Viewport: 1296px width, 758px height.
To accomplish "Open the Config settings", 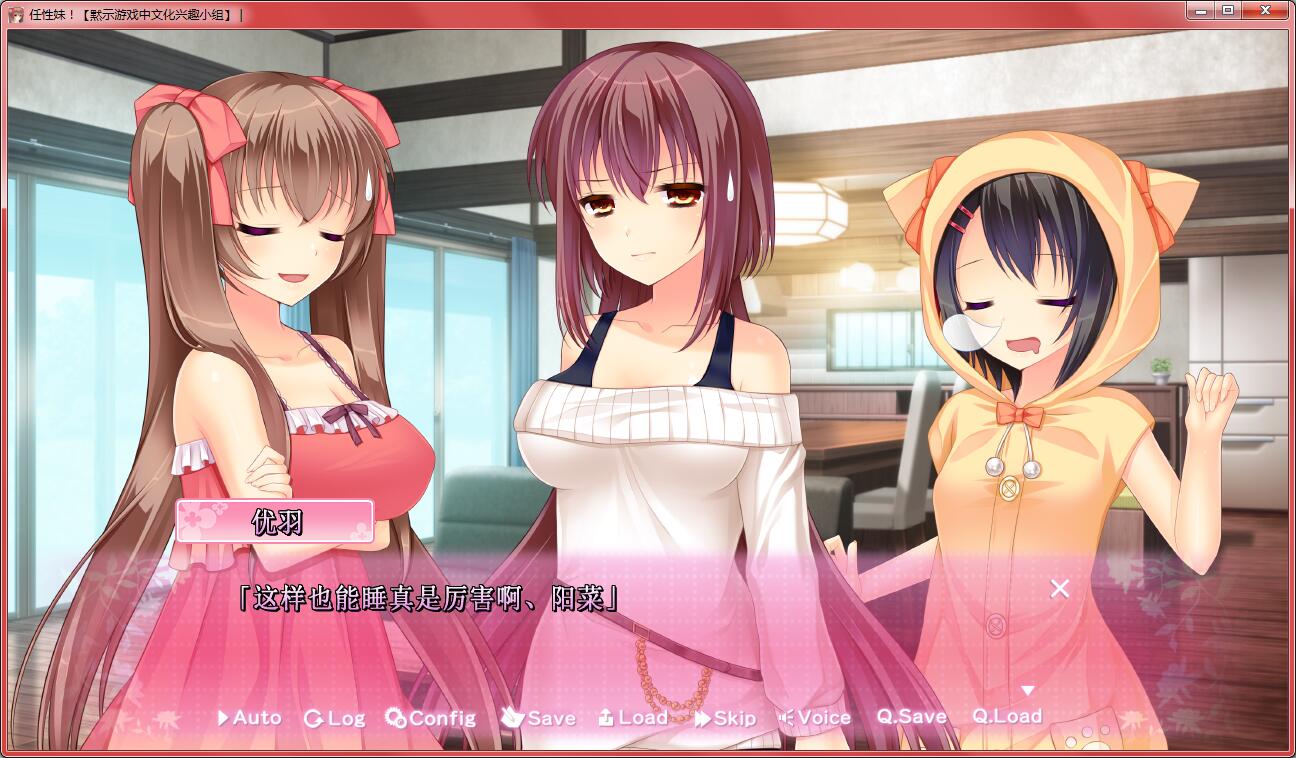I will coord(431,718).
